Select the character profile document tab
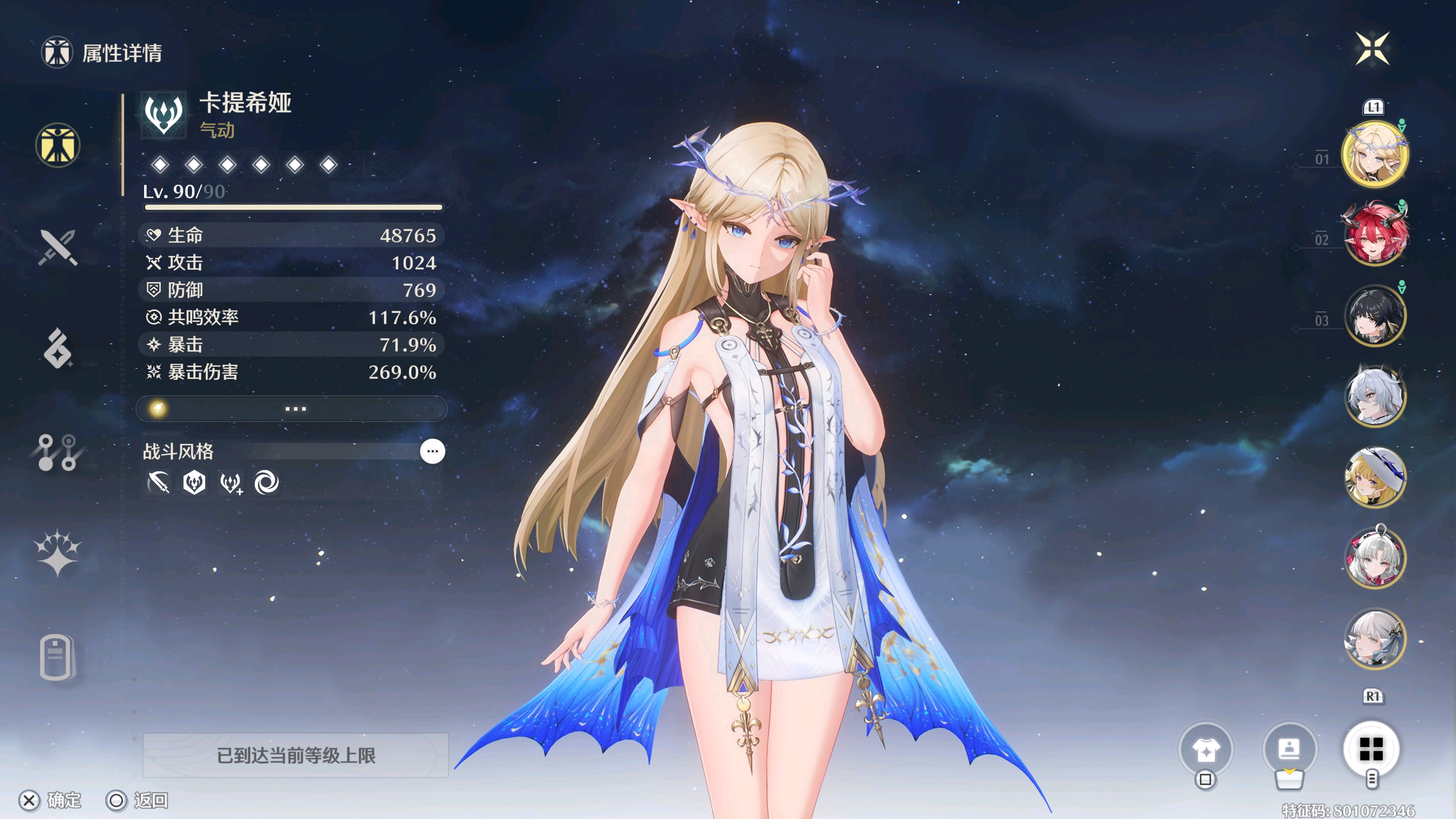The width and height of the screenshot is (1456, 819). point(58,657)
